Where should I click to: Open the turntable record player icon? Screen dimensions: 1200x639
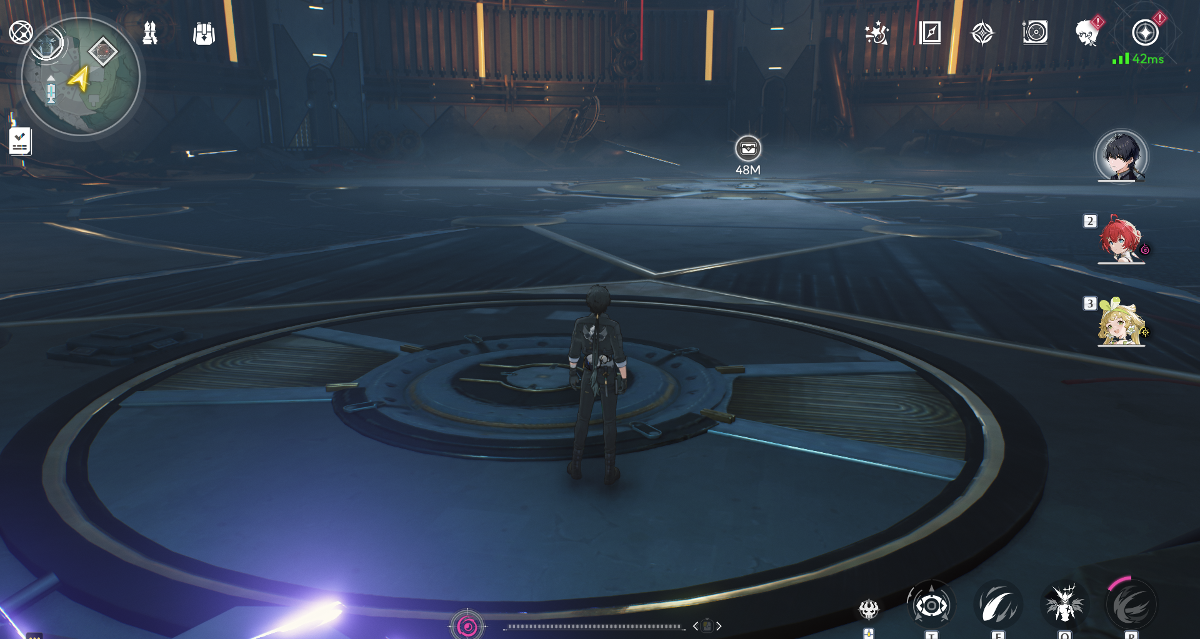(1035, 33)
